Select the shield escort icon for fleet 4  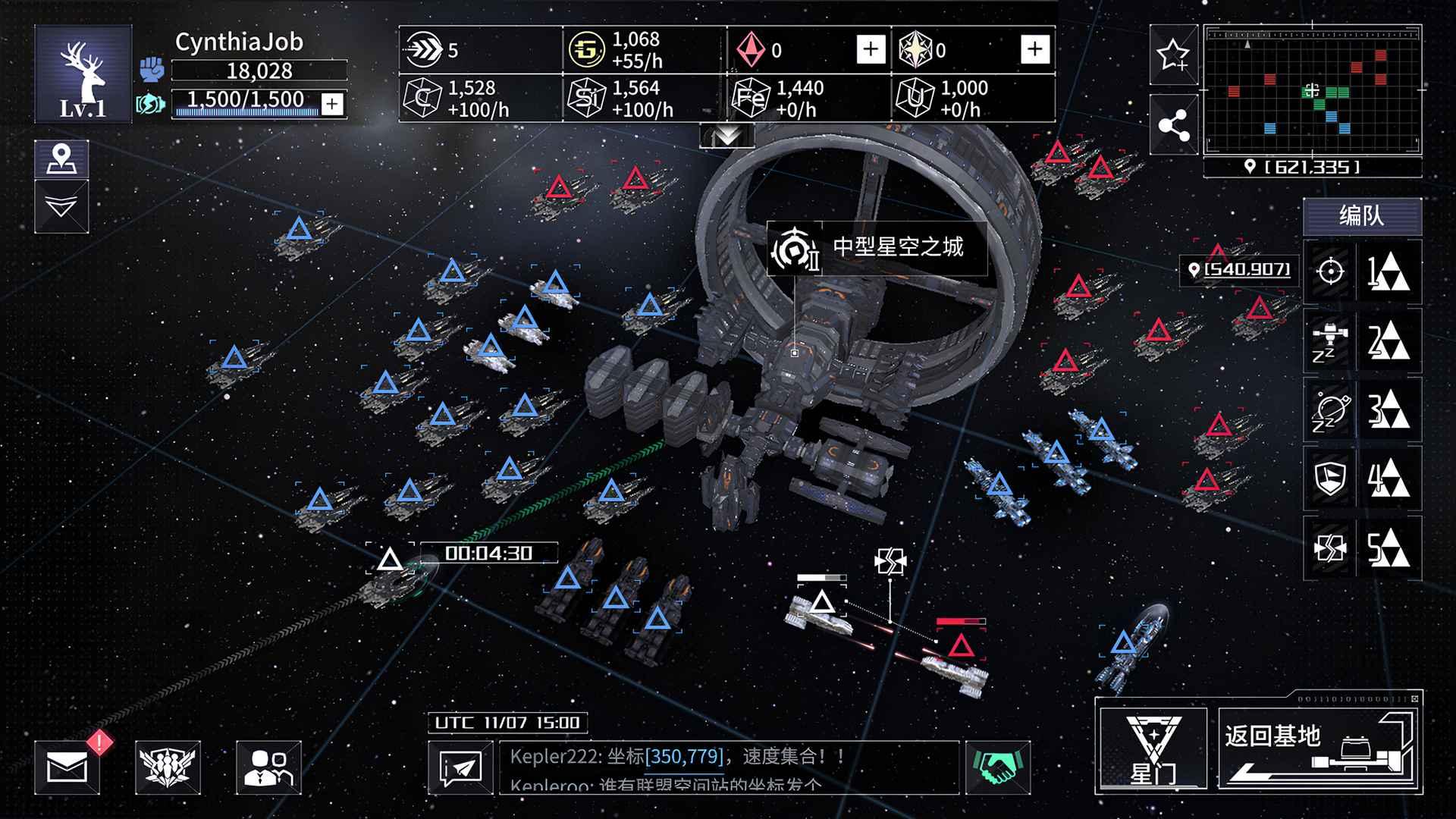point(1331,480)
